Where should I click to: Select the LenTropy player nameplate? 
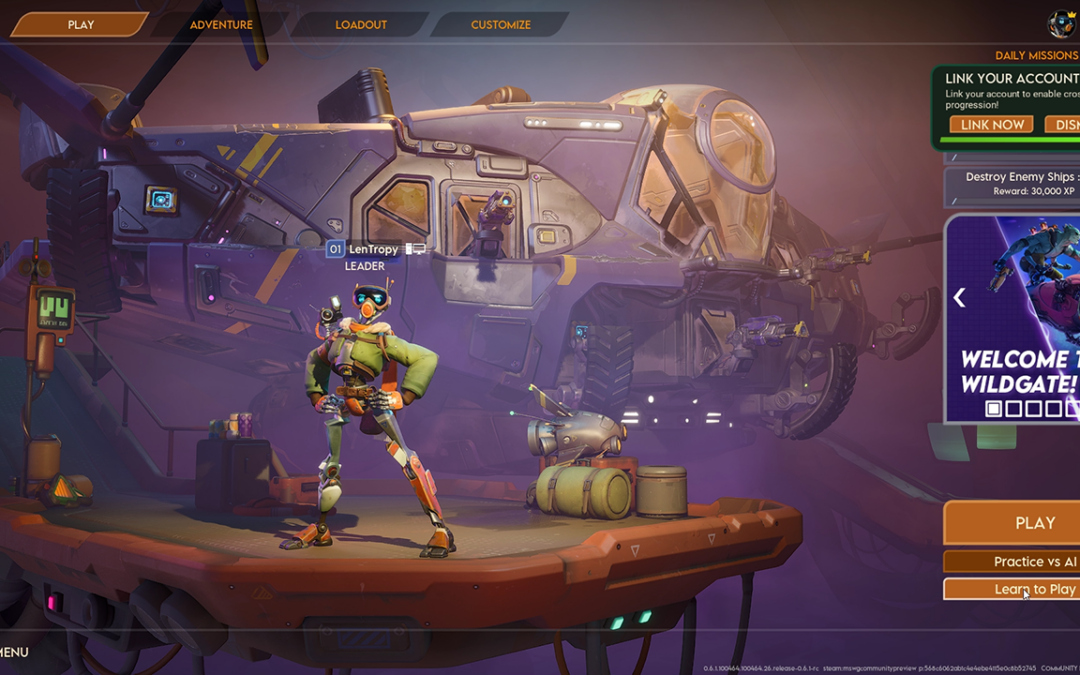coord(373,249)
